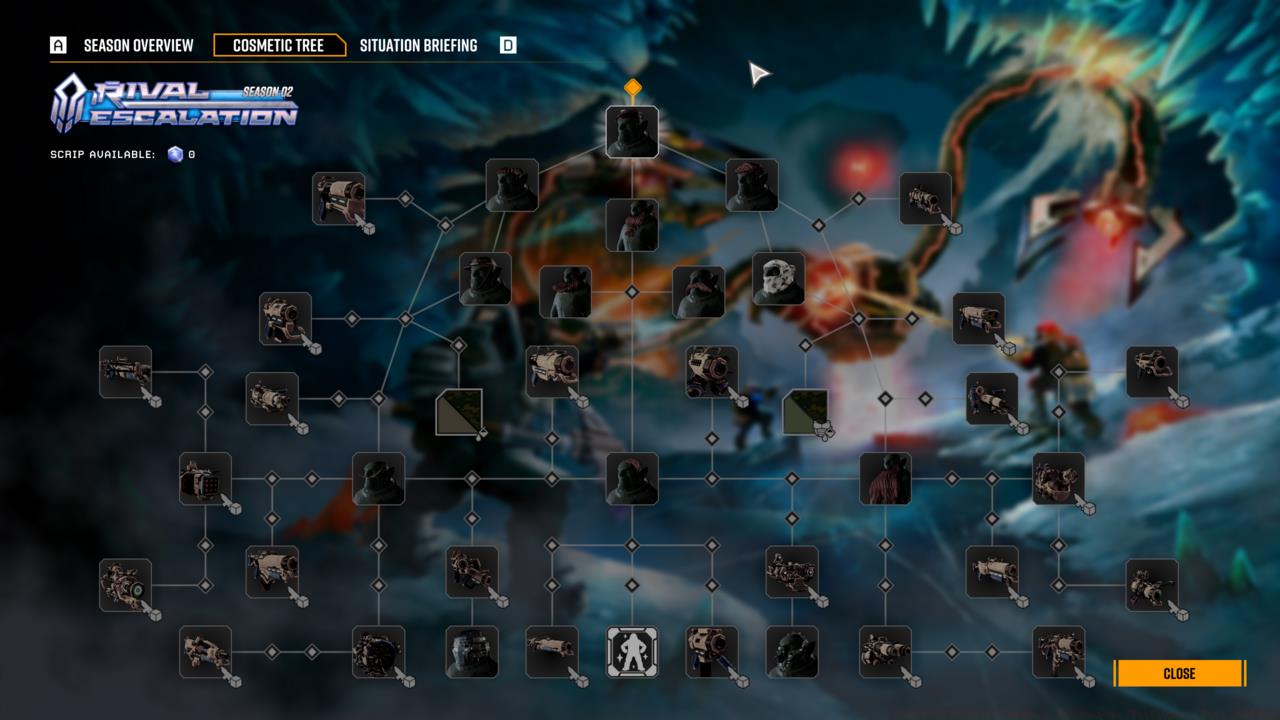Image resolution: width=1280 pixels, height=720 pixels.
Task: Open the Situation Briefing tab
Action: click(x=420, y=45)
